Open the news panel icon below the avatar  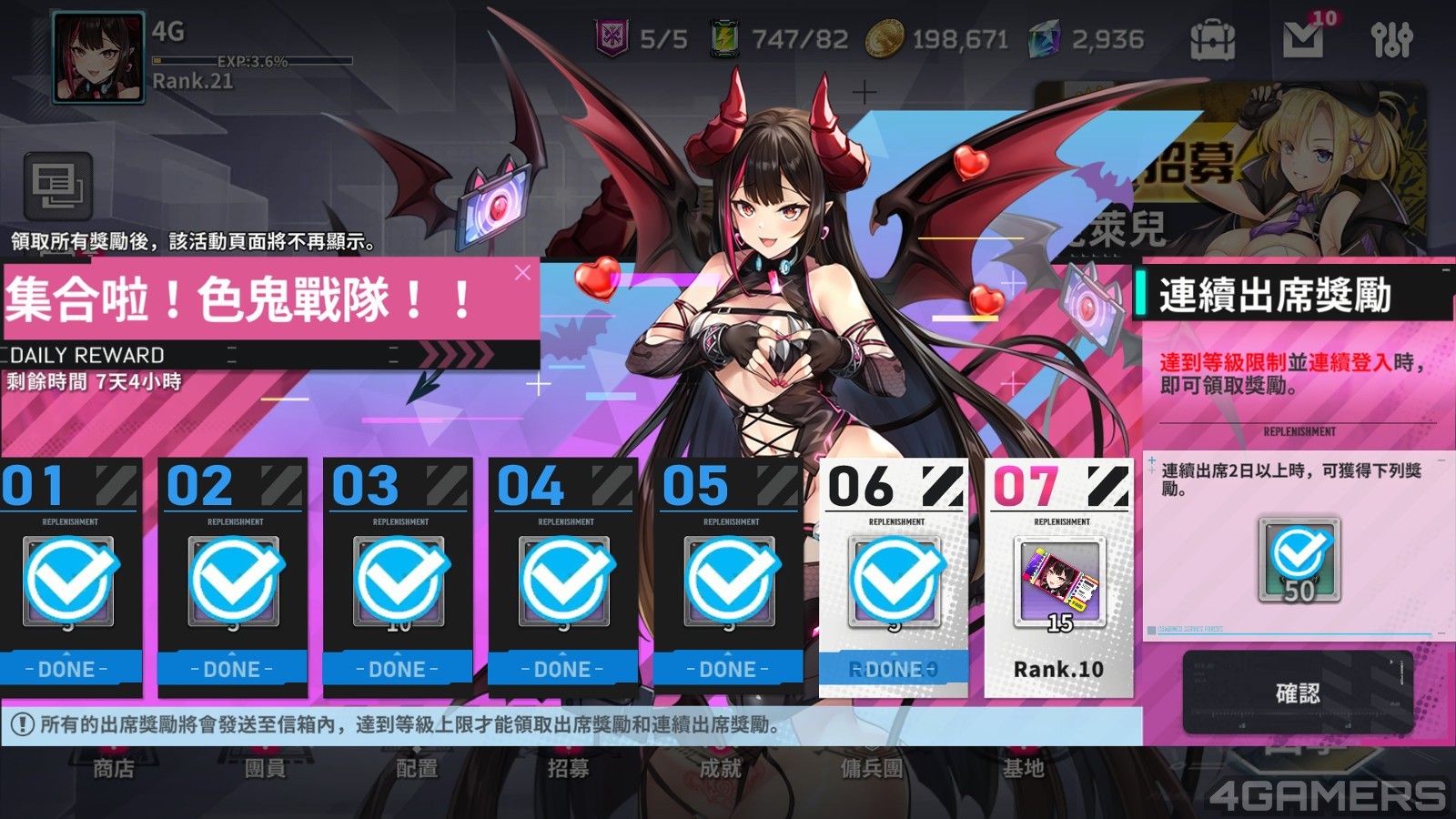[x=57, y=187]
